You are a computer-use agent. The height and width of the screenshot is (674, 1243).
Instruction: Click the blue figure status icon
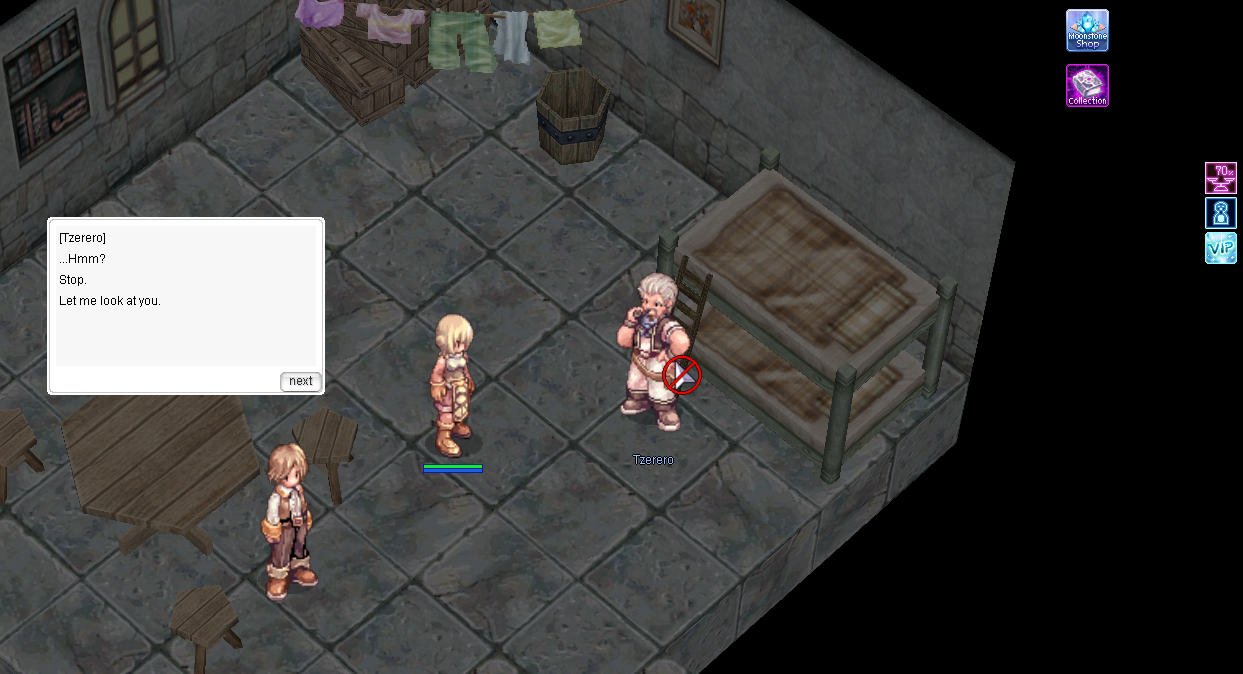pos(1220,213)
